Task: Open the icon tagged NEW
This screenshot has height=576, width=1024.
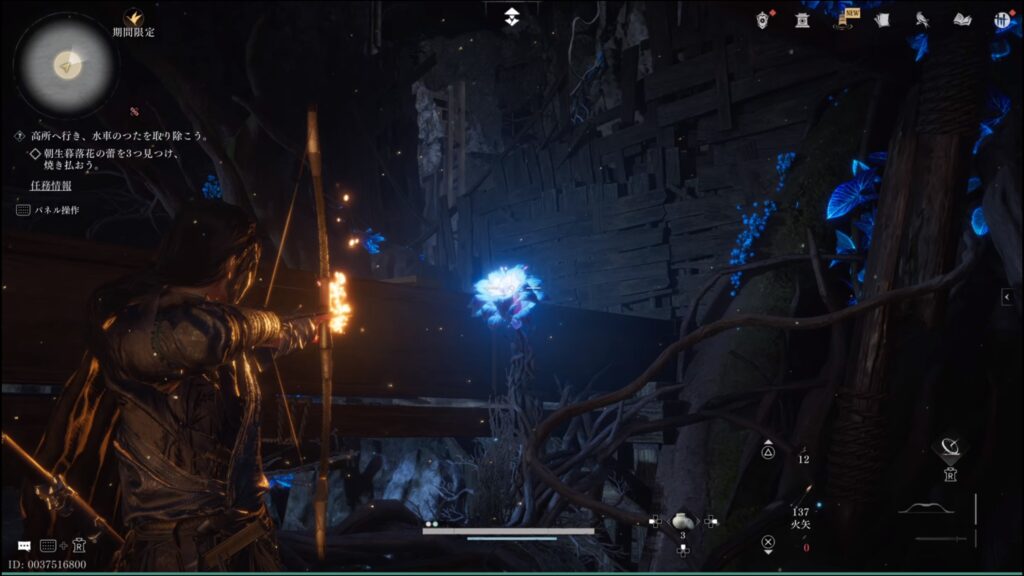Action: point(844,20)
